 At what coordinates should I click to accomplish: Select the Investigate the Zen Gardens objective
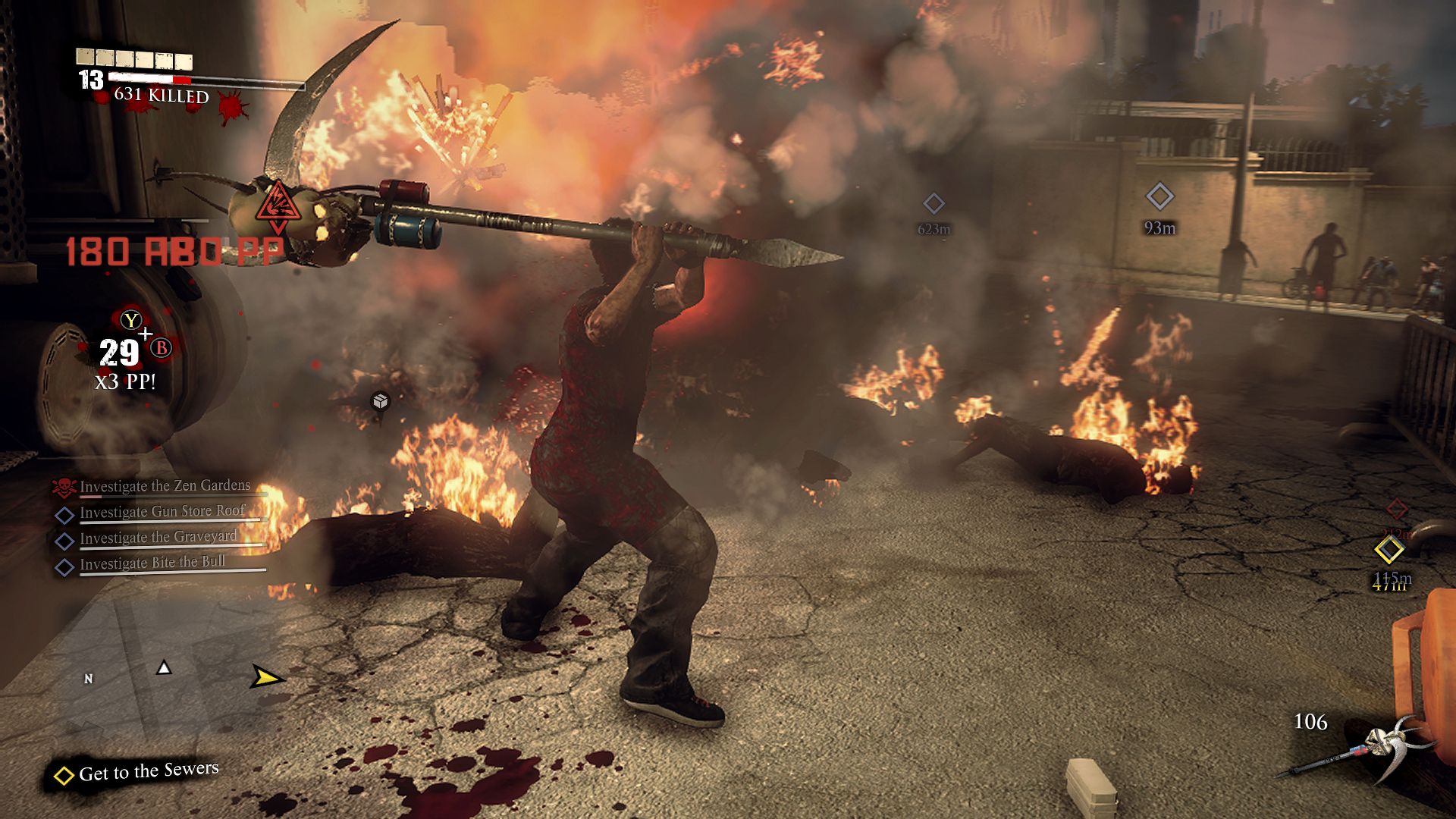point(164,486)
